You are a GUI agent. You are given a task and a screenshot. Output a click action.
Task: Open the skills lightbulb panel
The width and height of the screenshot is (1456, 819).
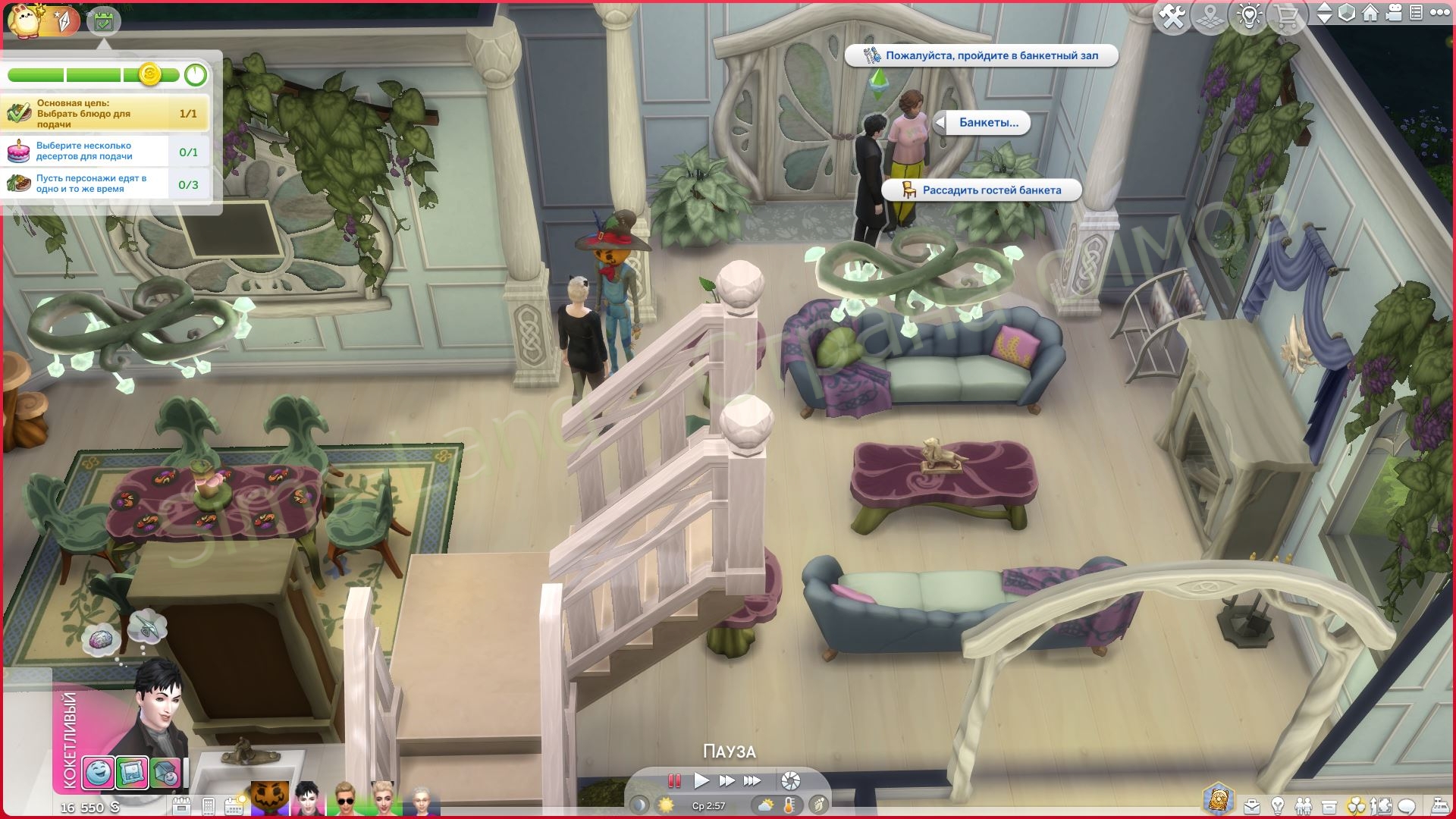(1278, 805)
